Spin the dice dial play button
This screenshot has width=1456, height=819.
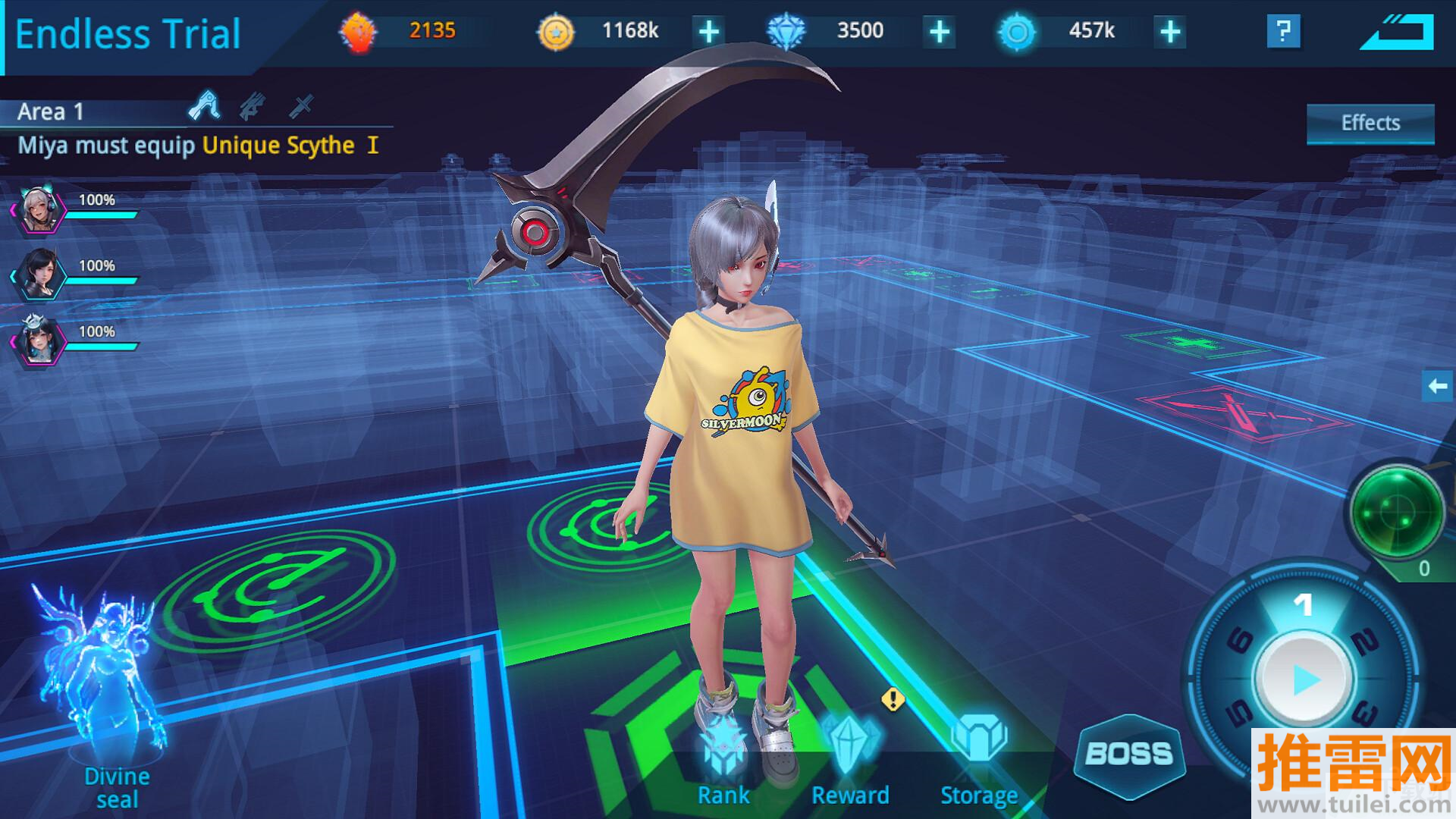[x=1304, y=678]
